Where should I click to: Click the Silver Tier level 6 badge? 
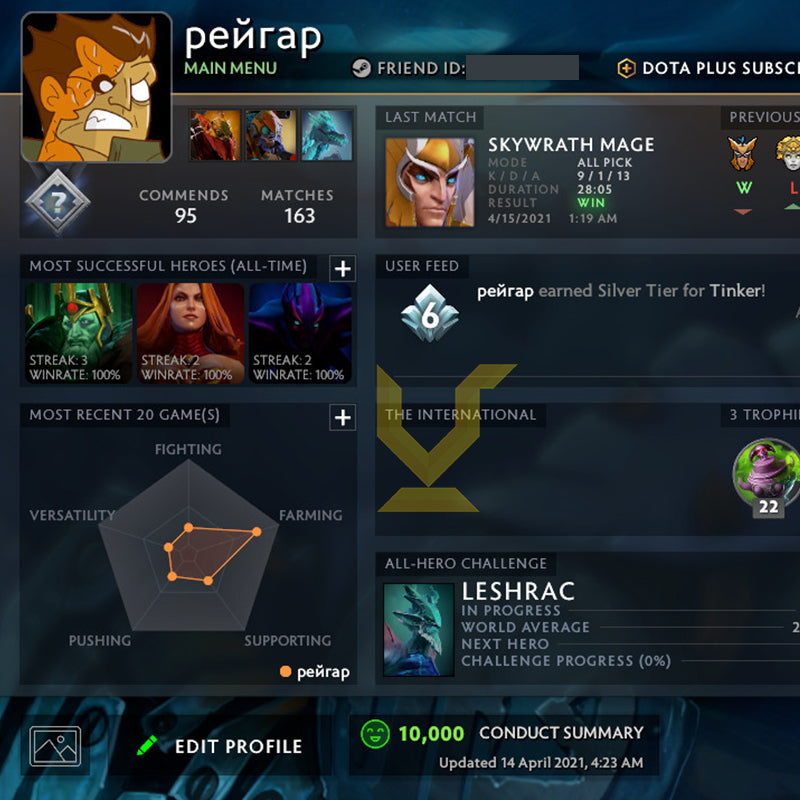[x=428, y=312]
